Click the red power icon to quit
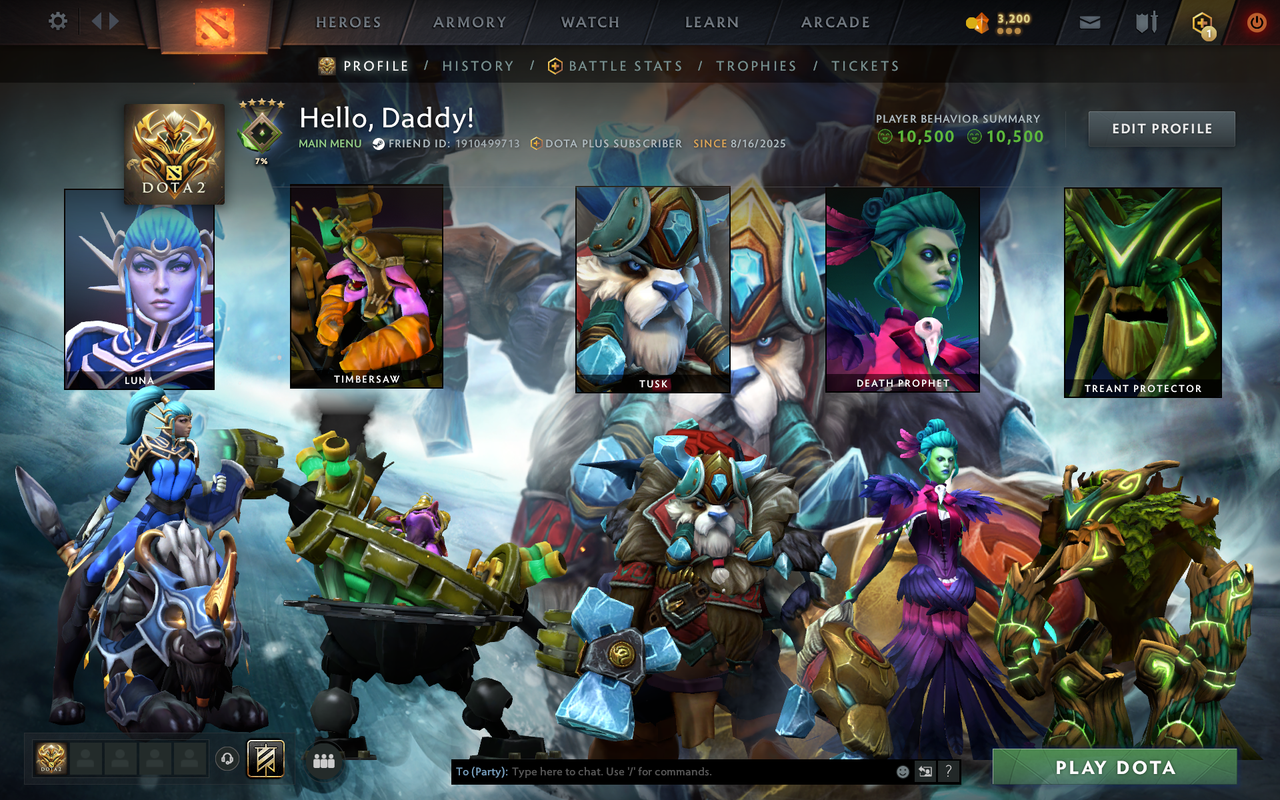 [1255, 21]
